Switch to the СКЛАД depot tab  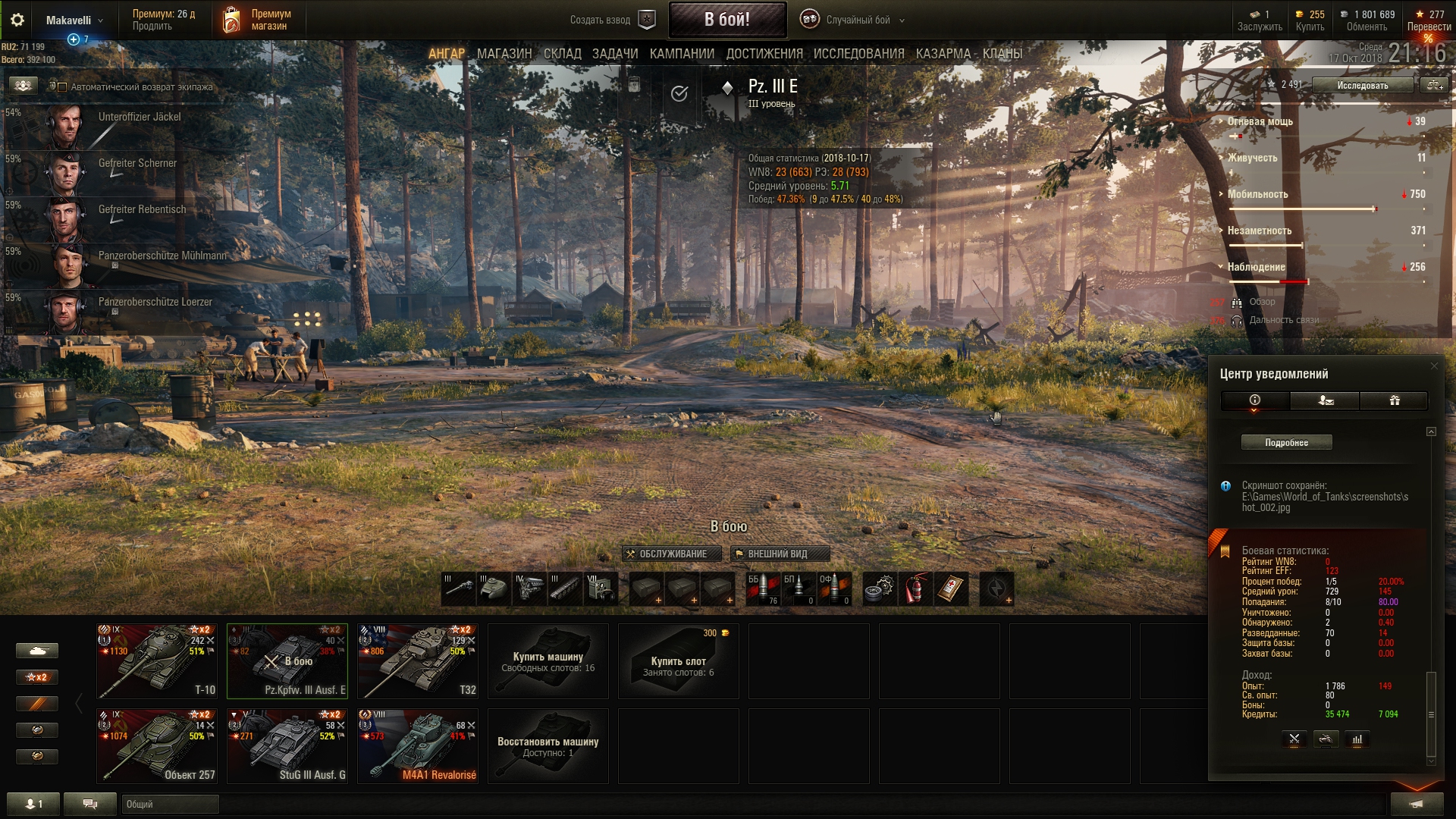[562, 54]
